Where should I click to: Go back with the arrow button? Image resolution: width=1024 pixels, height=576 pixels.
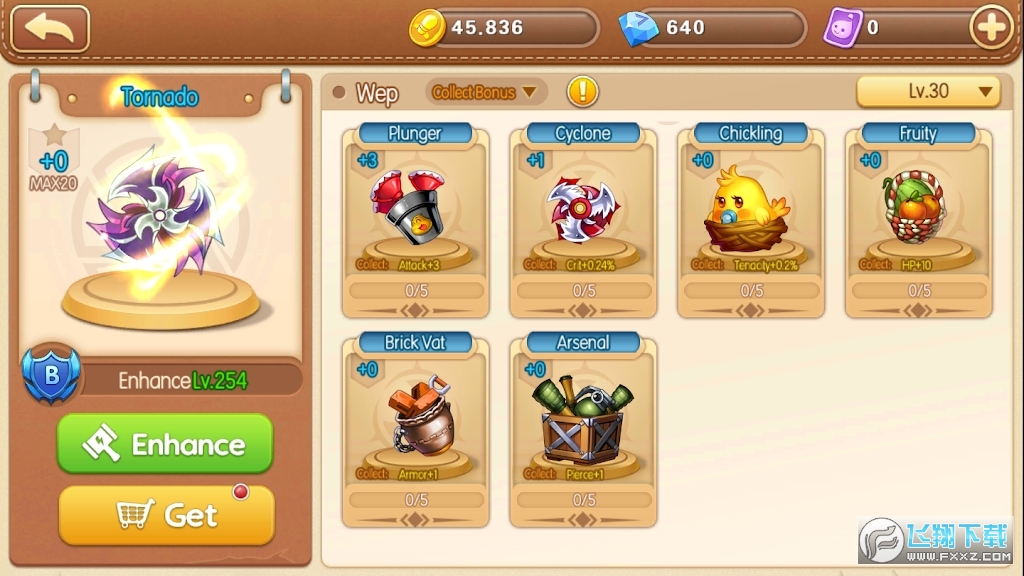click(x=50, y=29)
